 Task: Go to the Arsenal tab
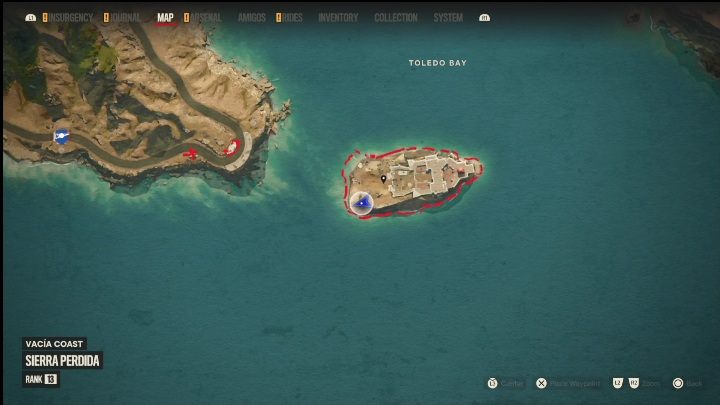coord(207,18)
